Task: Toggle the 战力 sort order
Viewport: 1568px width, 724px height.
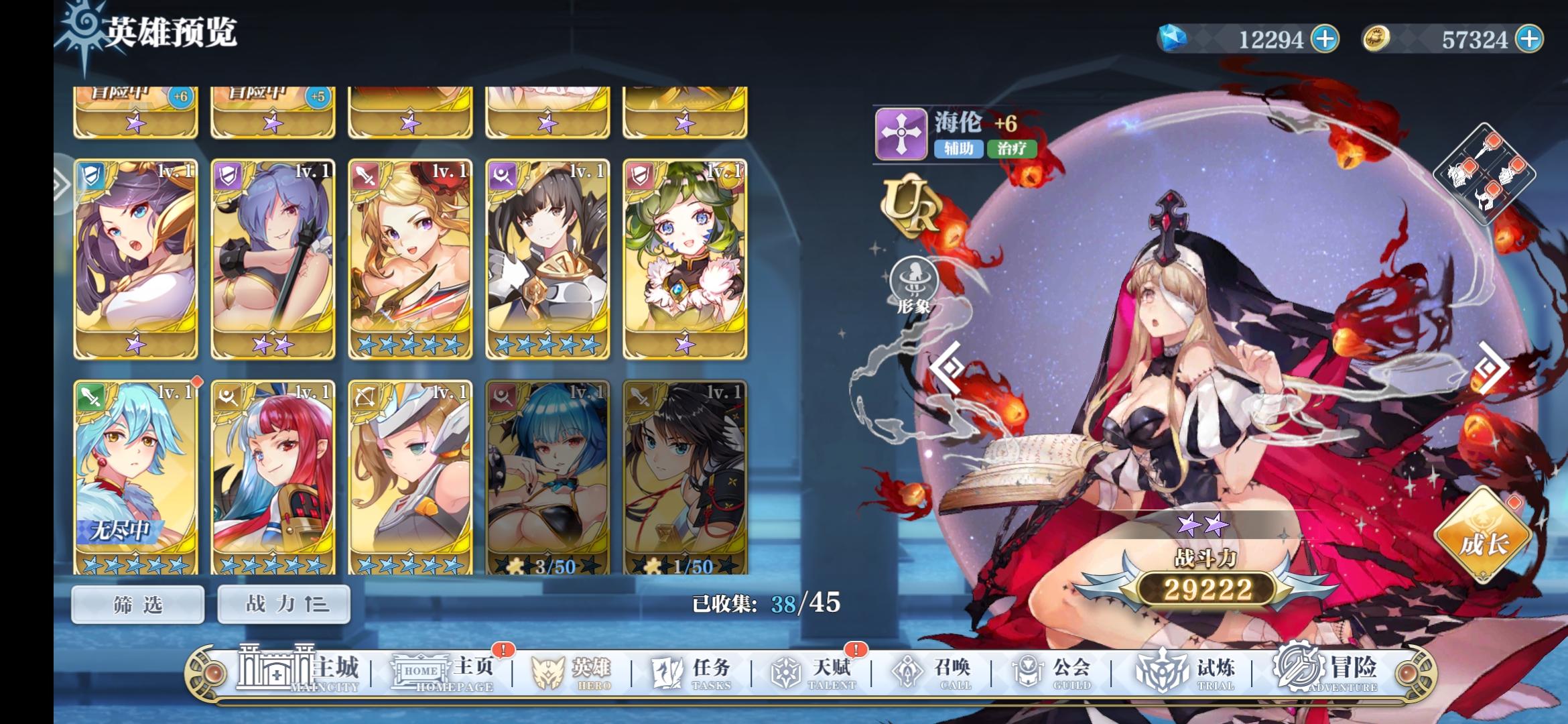Action: click(x=283, y=603)
